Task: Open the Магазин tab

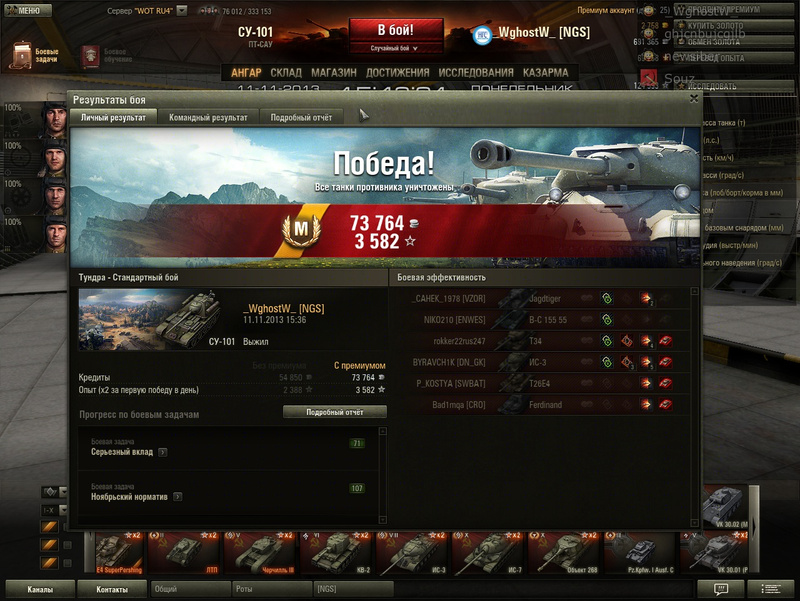Action: pos(333,73)
